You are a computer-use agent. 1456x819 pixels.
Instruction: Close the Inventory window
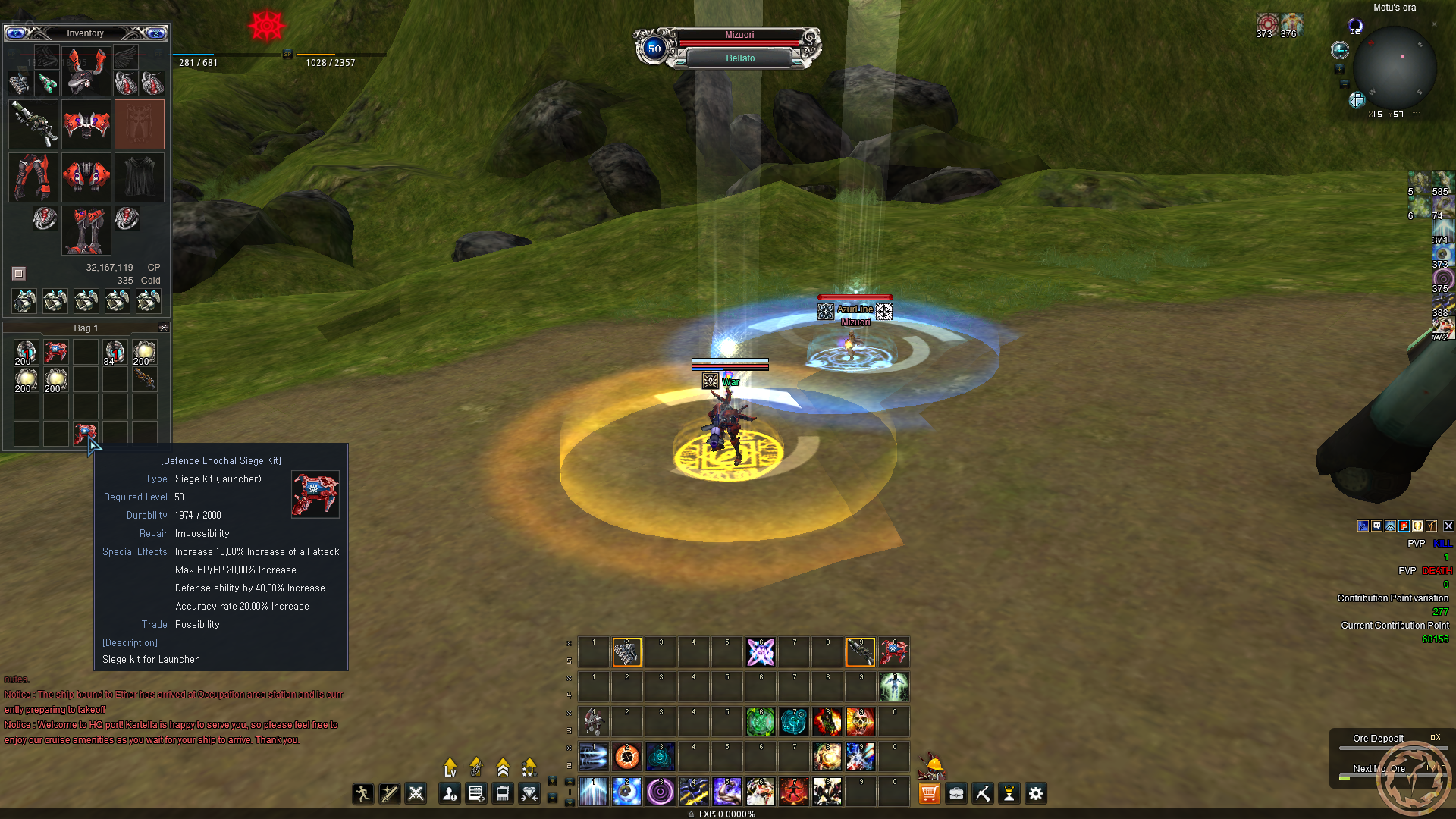(x=156, y=33)
